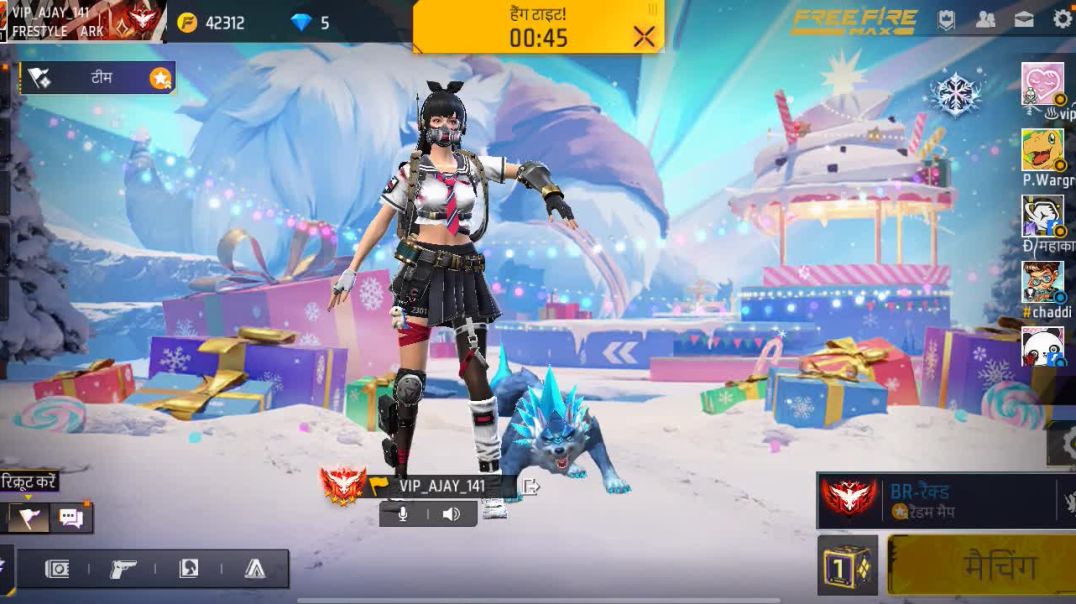
Task: Select friend #chaddi avatar in the friends list
Action: pos(1042,282)
